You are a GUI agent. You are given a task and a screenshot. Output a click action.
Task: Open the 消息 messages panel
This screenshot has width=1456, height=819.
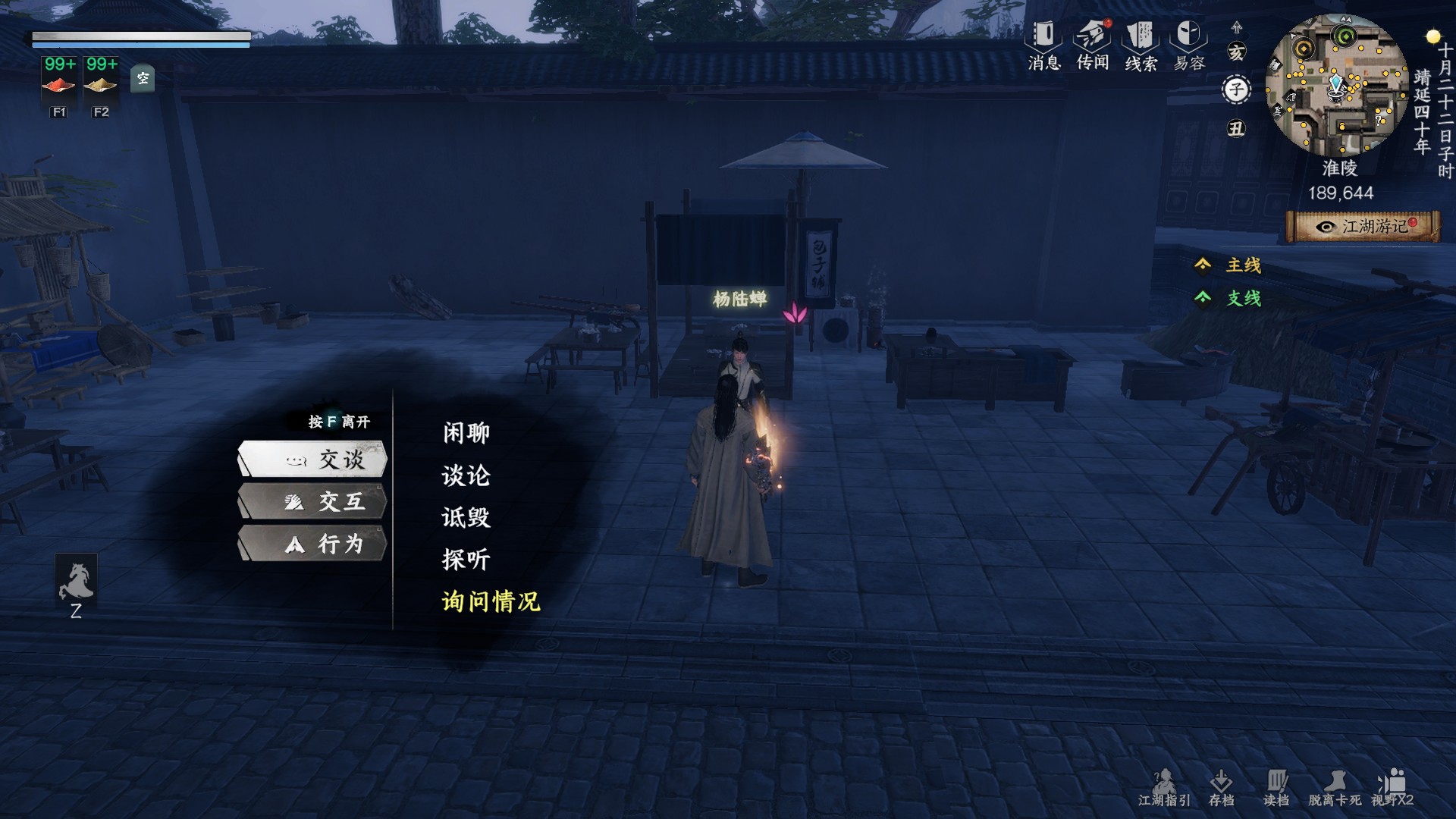tap(1044, 45)
